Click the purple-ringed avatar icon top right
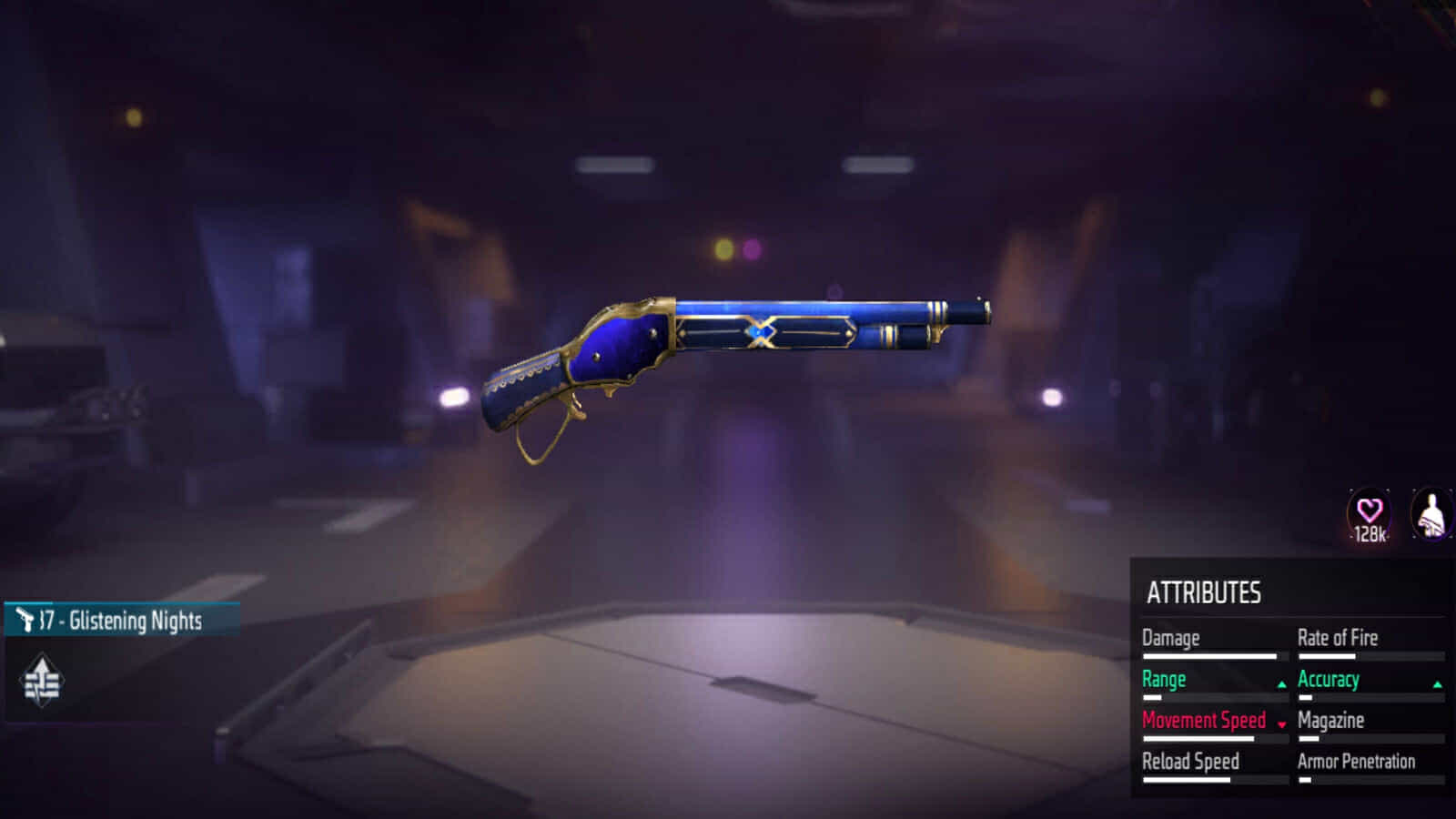The height and width of the screenshot is (819, 1456). pyautogui.click(x=1430, y=511)
